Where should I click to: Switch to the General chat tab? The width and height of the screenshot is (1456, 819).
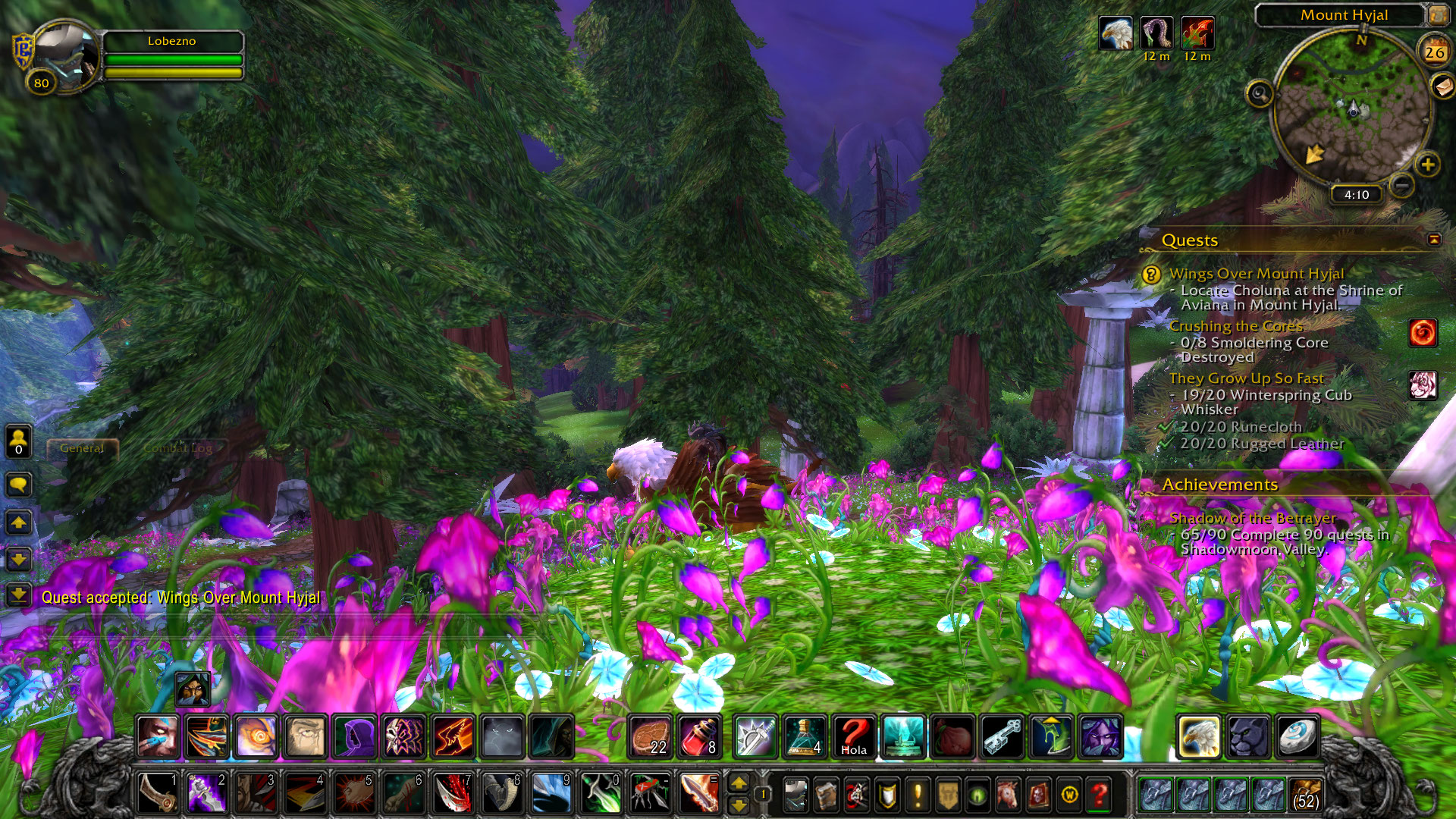click(82, 448)
